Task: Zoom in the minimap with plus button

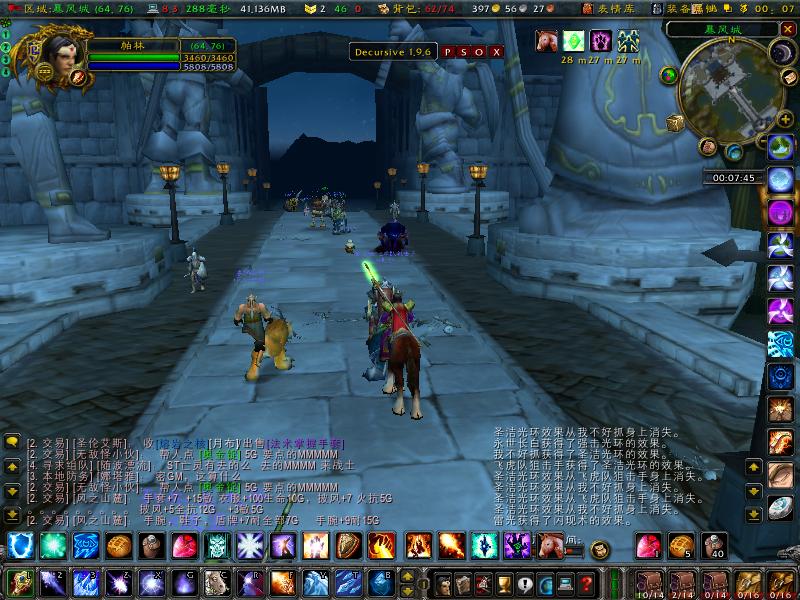Action: point(787,120)
